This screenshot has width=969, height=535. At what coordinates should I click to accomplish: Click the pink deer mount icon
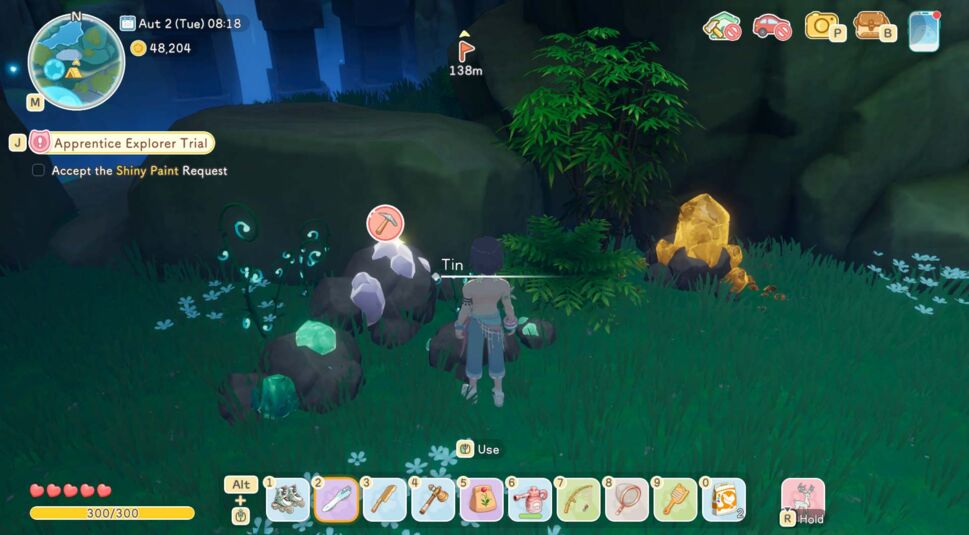tap(803, 497)
